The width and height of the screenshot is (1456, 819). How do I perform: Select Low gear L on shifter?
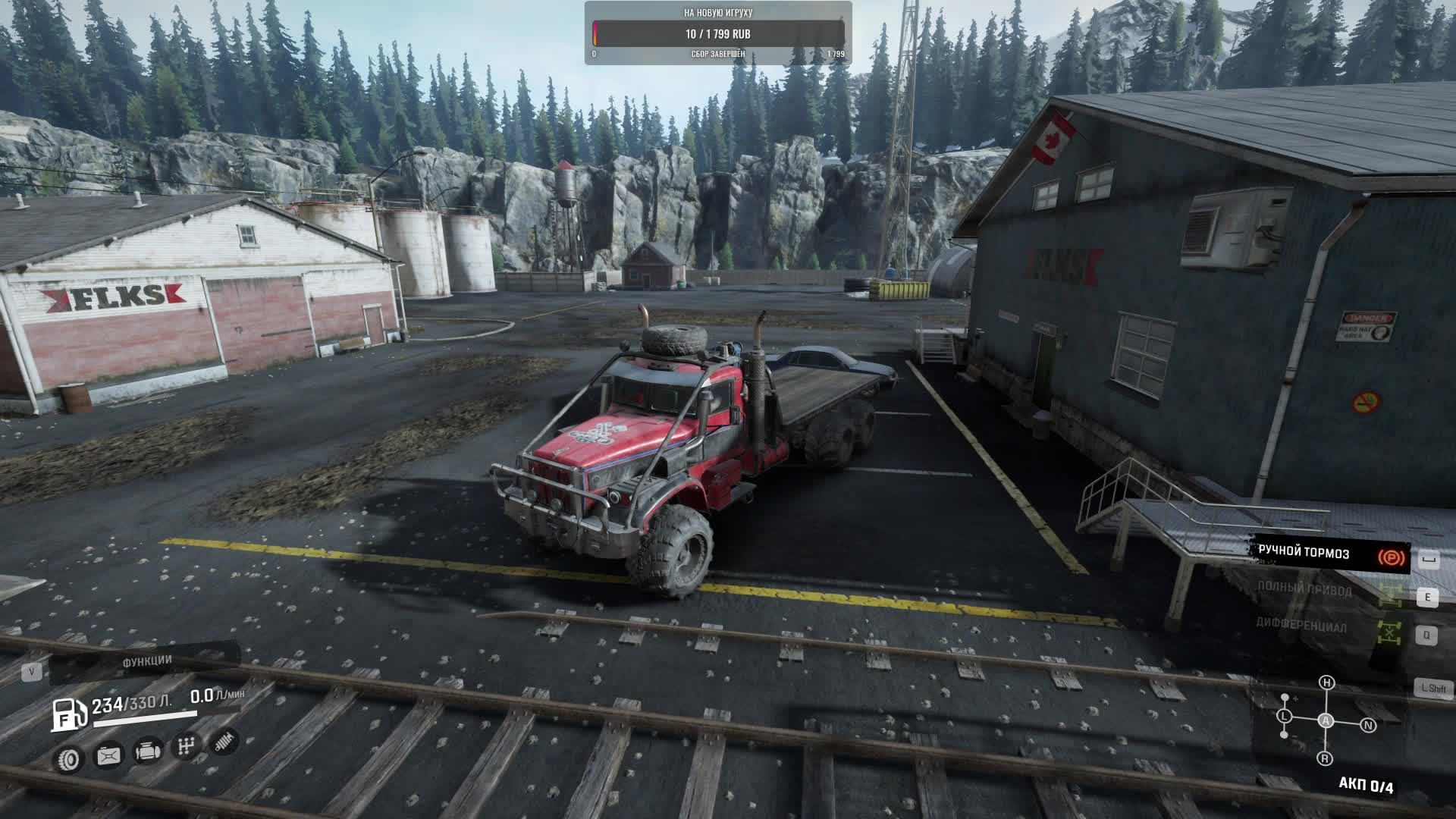[1284, 716]
